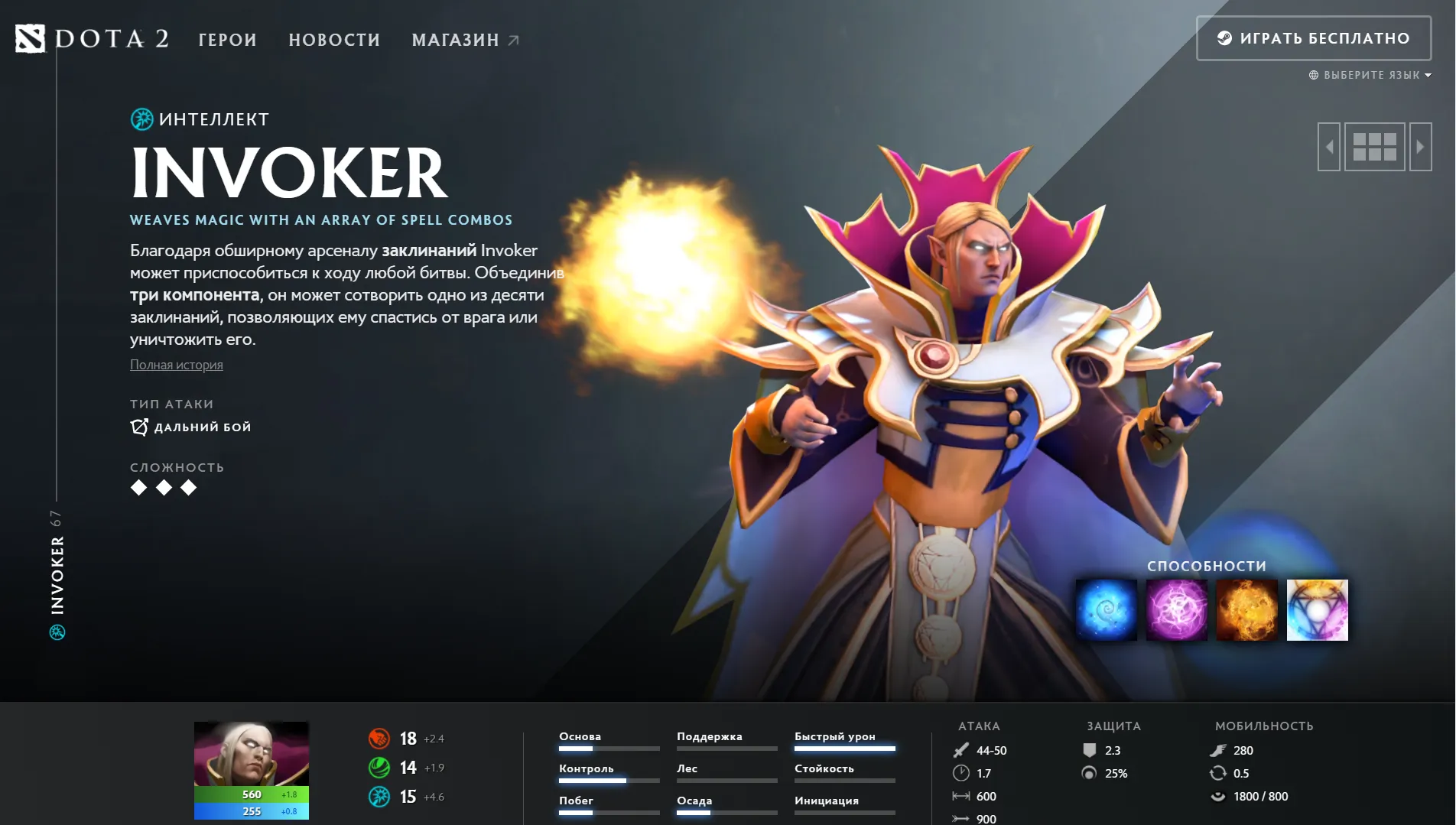This screenshot has width=1456, height=825.
Task: Navigate to next hero with right arrow
Action: pyautogui.click(x=1421, y=147)
